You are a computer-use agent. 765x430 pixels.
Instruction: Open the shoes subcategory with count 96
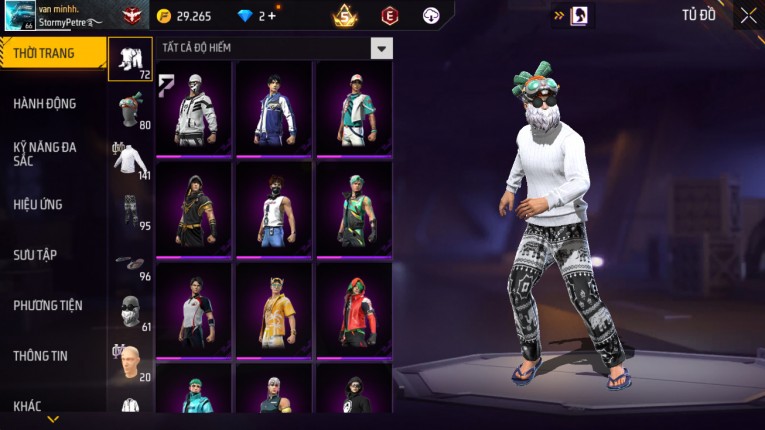(x=130, y=263)
